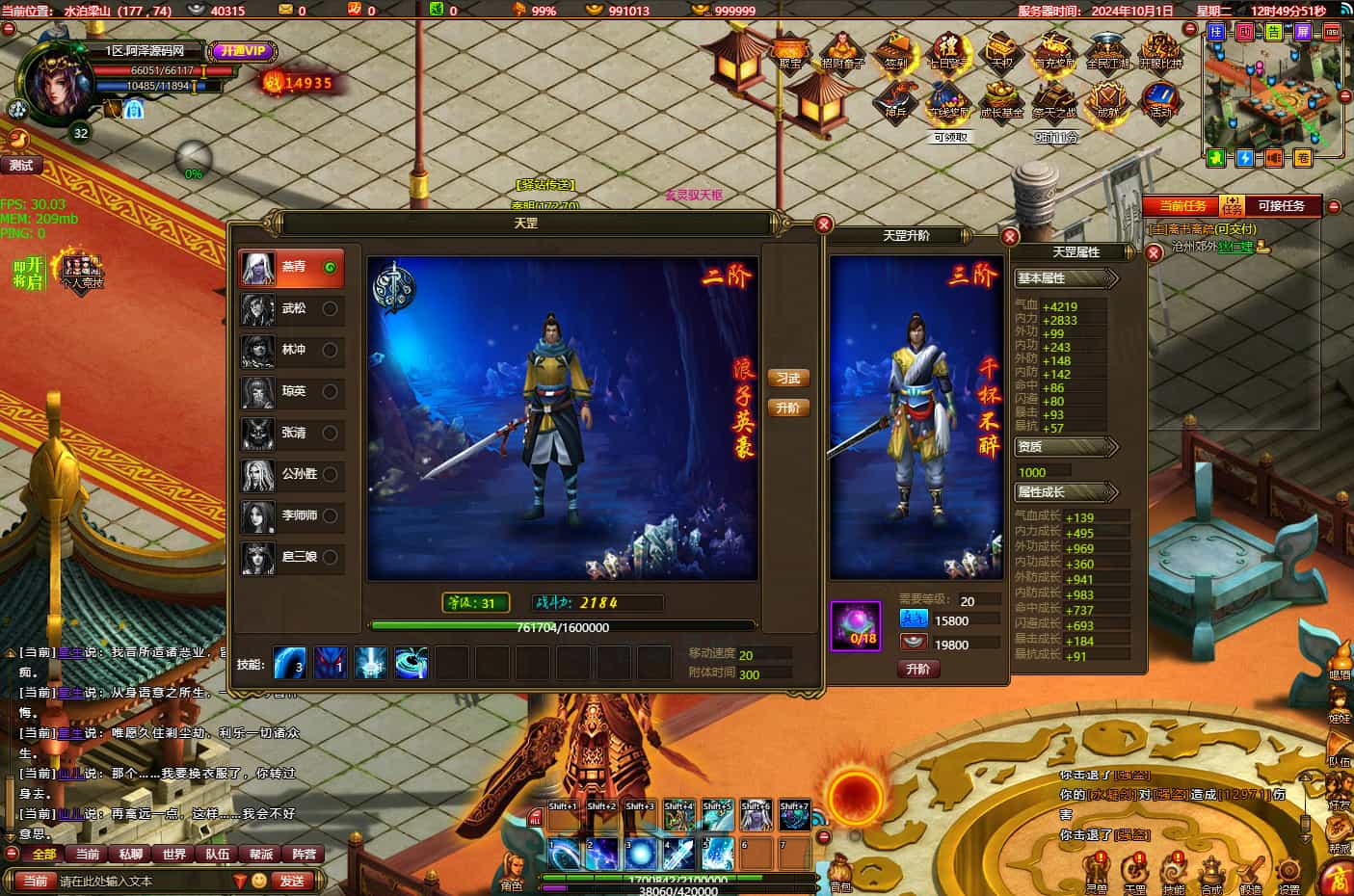1354x896 pixels.
Task: Open the 锻造 forging icon
Action: pos(1250,872)
